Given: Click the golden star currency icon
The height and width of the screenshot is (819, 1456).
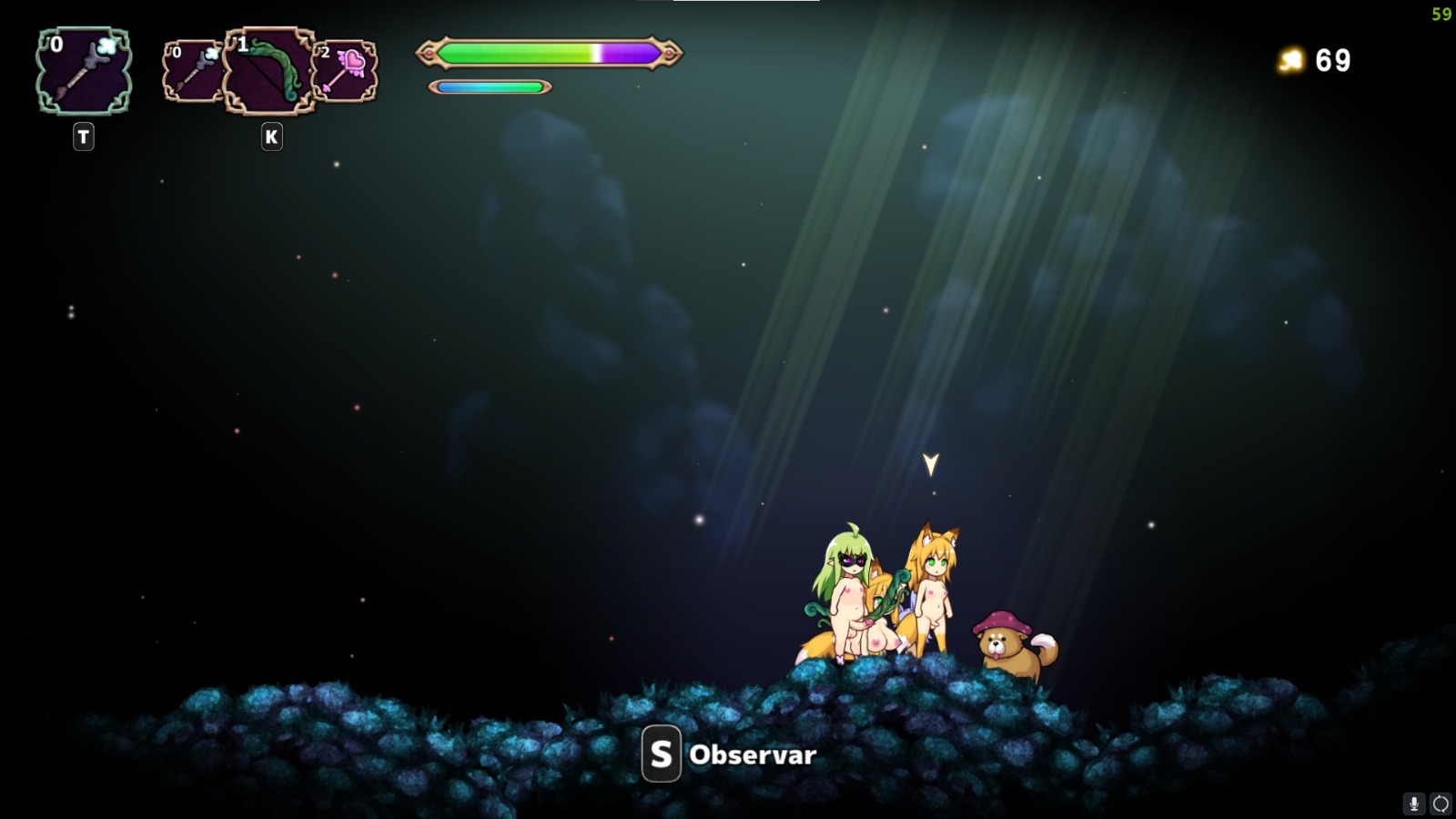Looking at the screenshot, I should point(1290,61).
